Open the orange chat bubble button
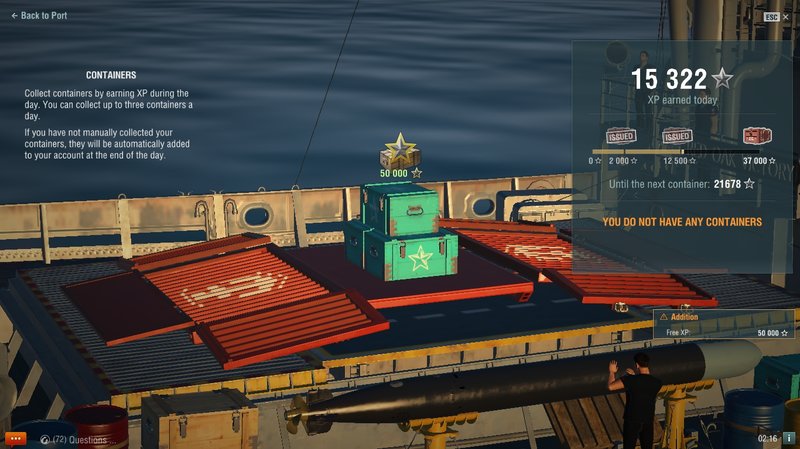 click(15, 438)
